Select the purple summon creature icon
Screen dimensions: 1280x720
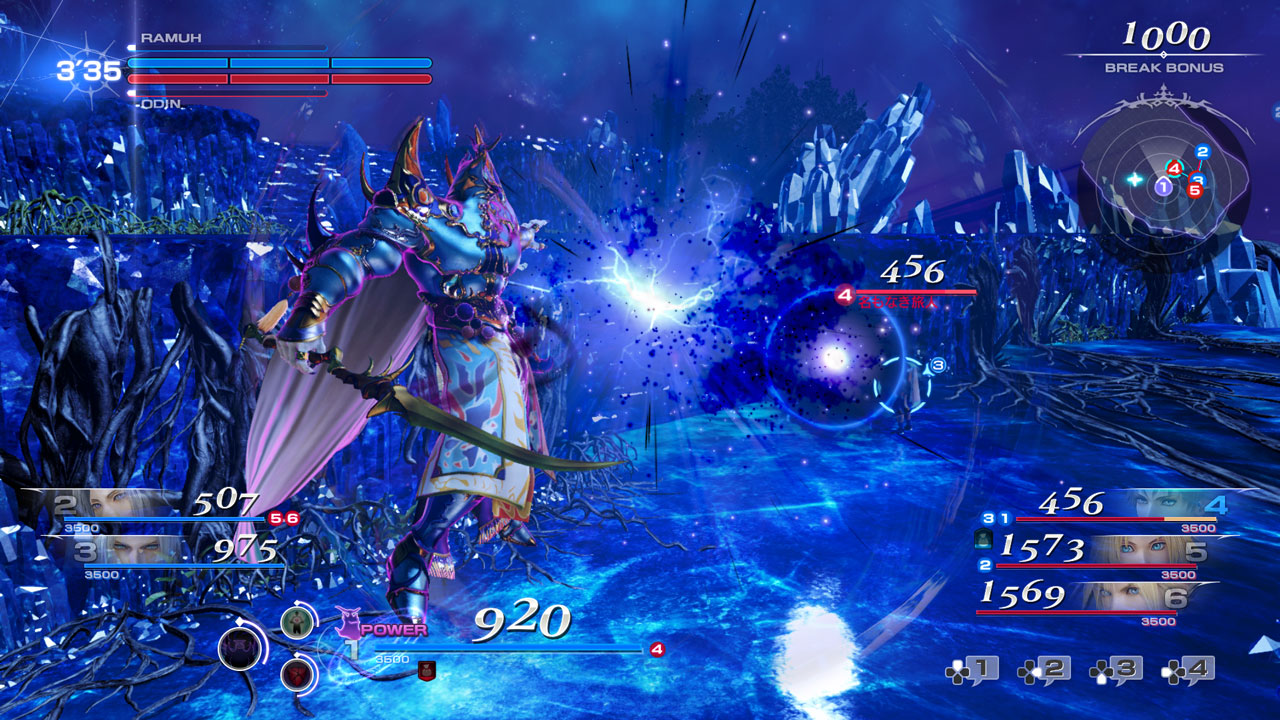pos(349,624)
